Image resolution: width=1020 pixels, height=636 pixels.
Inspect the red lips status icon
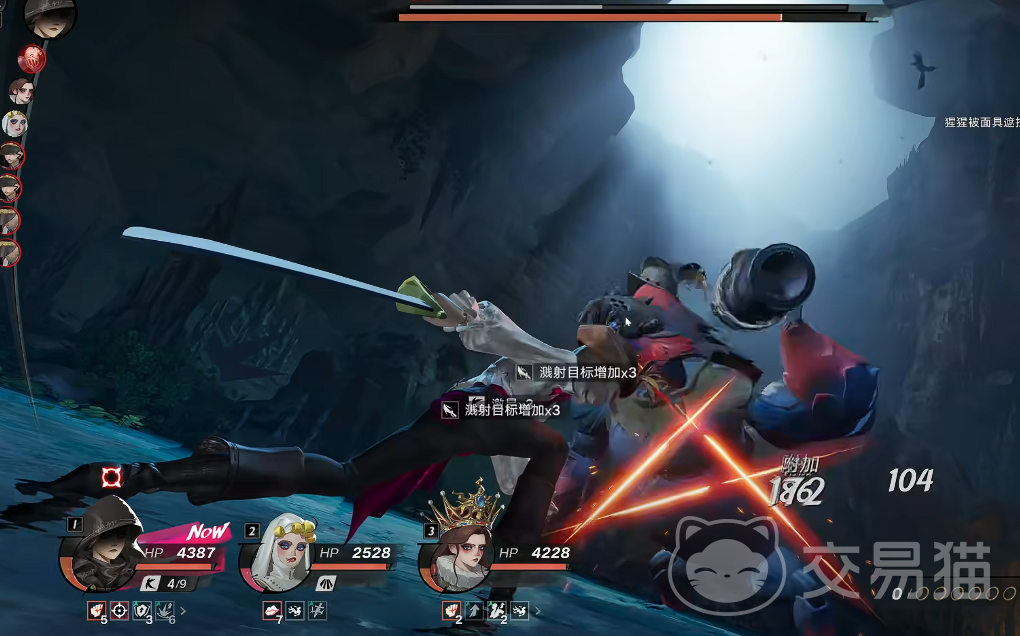271,610
